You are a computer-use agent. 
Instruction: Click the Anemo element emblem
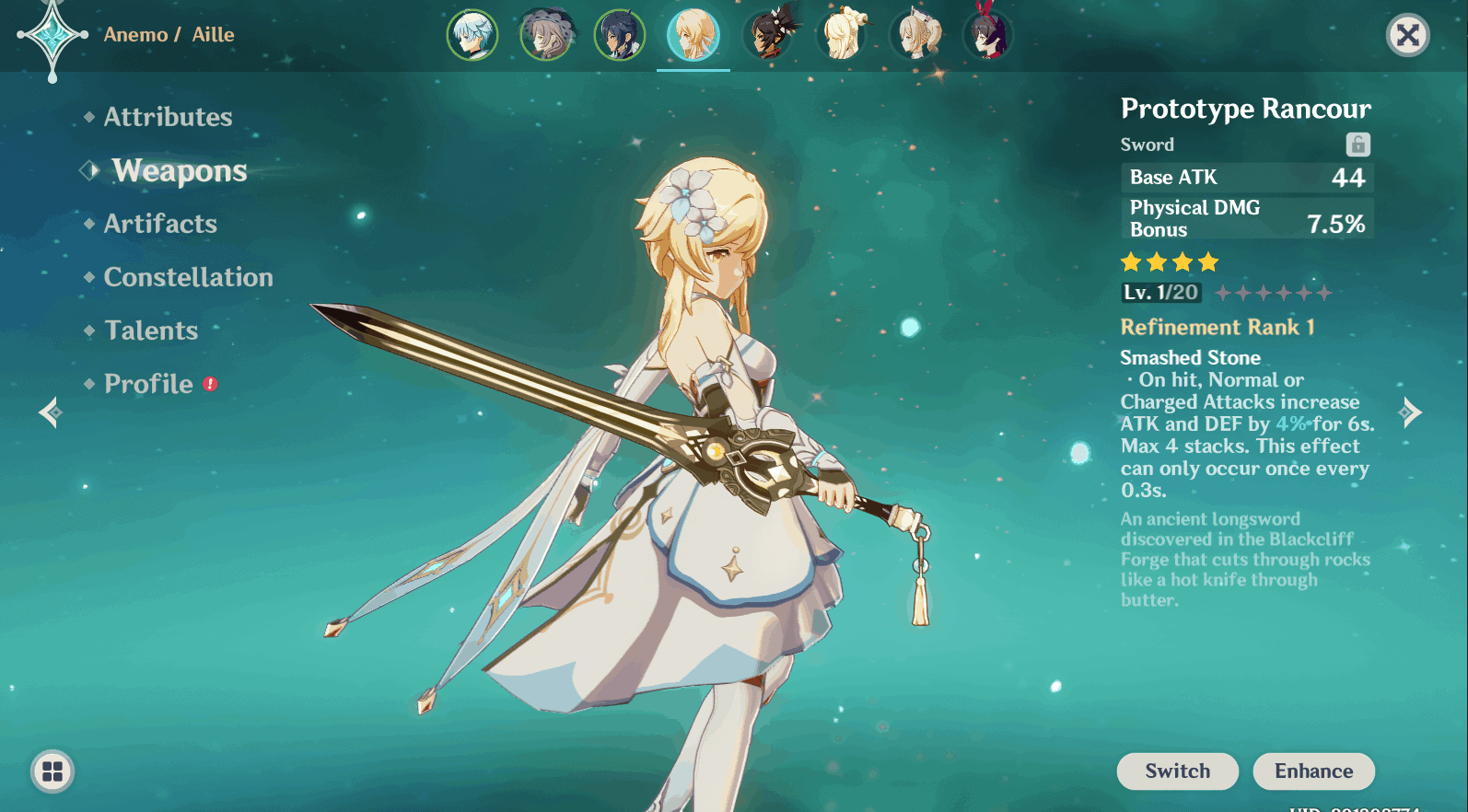pyautogui.click(x=52, y=37)
